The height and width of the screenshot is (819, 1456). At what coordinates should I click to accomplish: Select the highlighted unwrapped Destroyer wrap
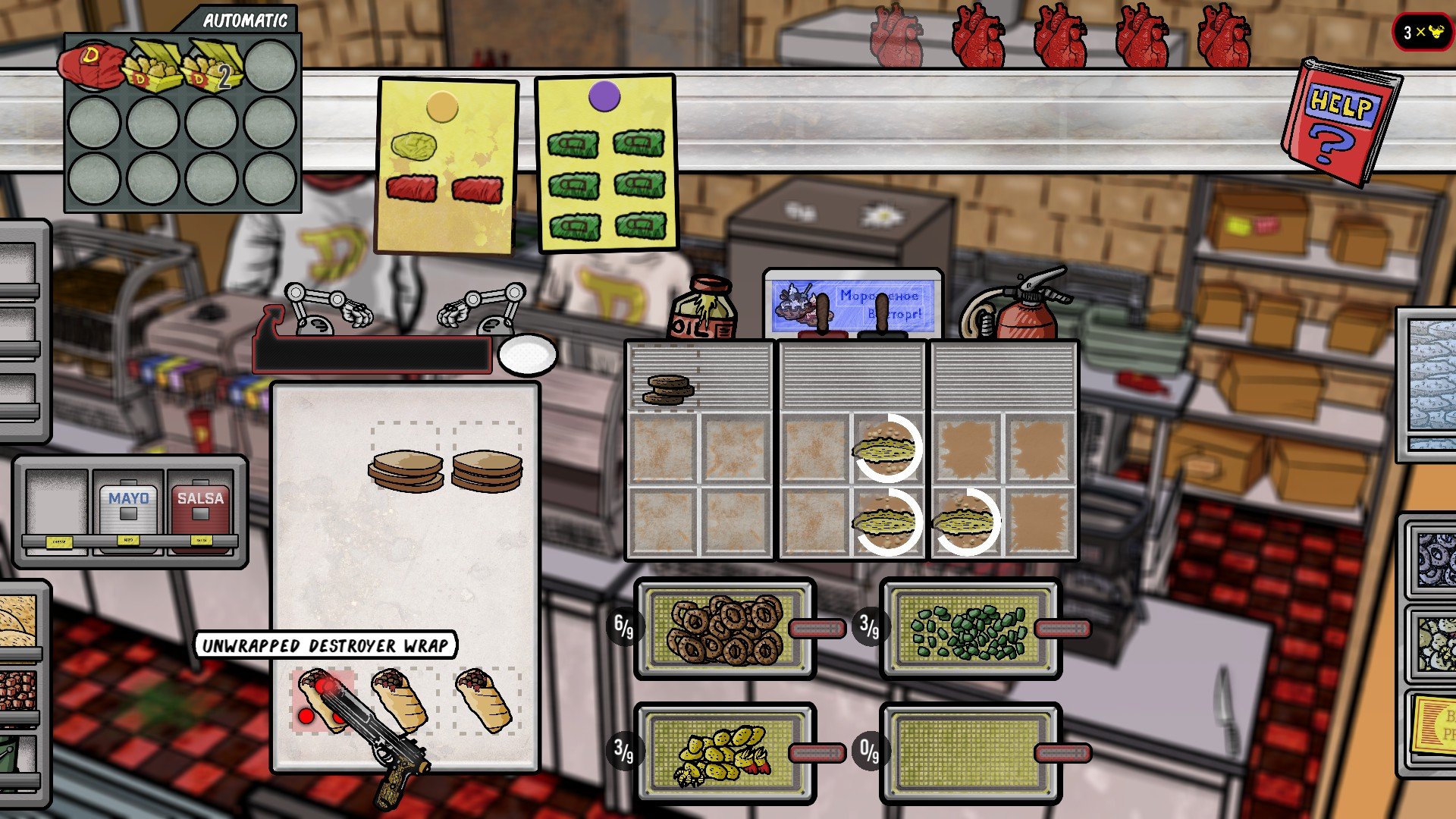click(x=323, y=700)
